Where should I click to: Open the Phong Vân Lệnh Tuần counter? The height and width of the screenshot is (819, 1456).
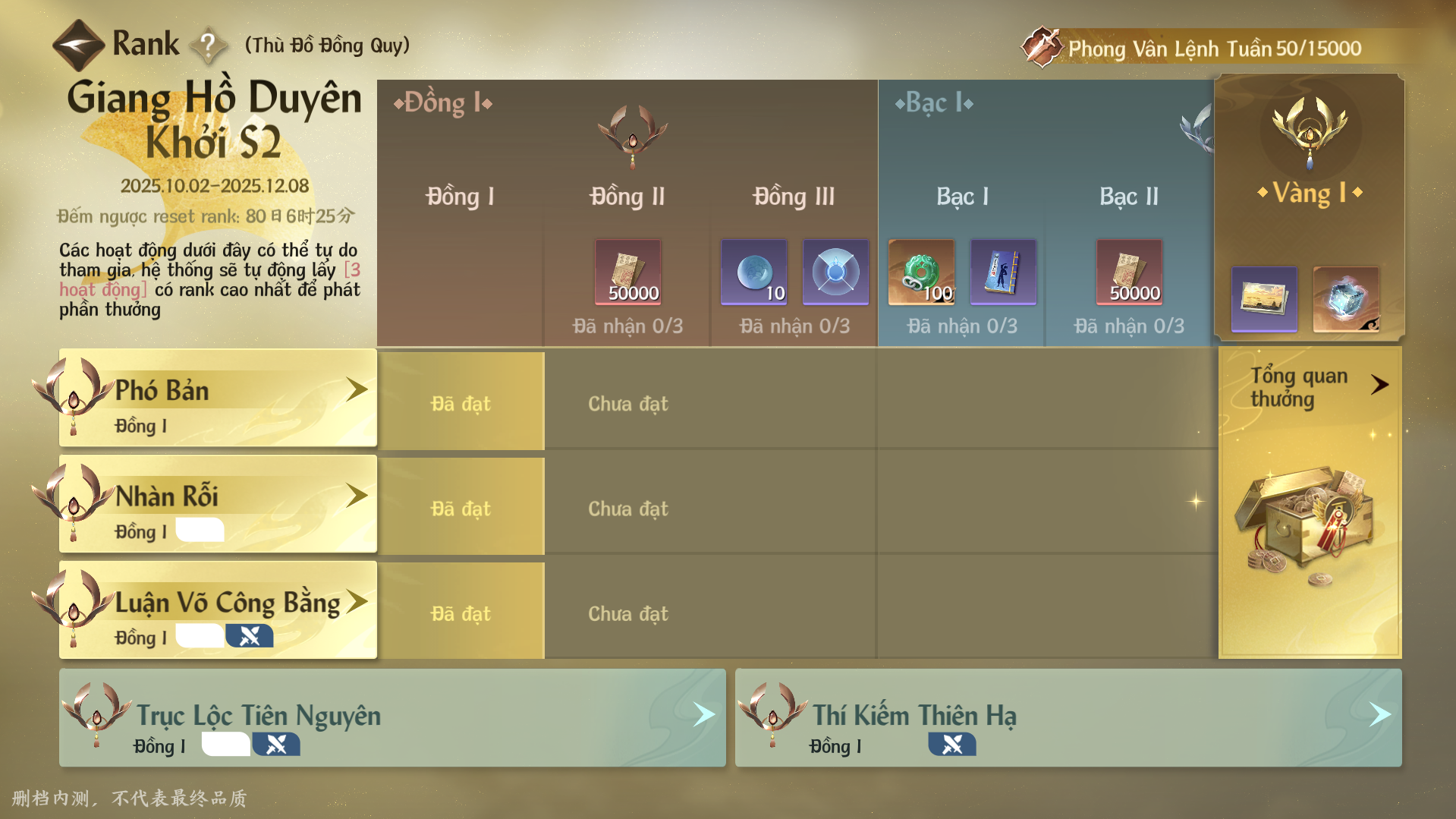pos(1212,49)
